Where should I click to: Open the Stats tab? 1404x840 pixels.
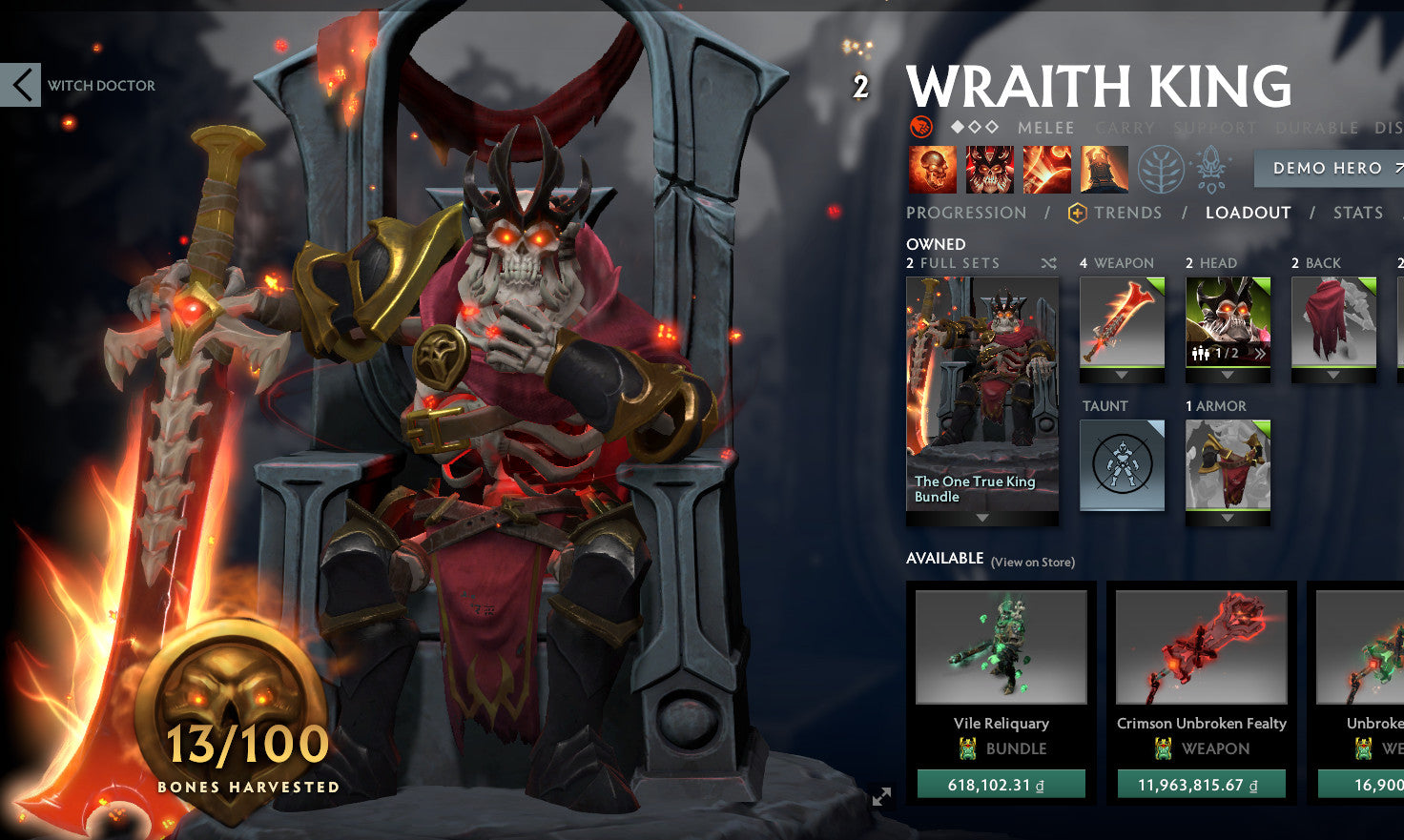tap(1358, 214)
